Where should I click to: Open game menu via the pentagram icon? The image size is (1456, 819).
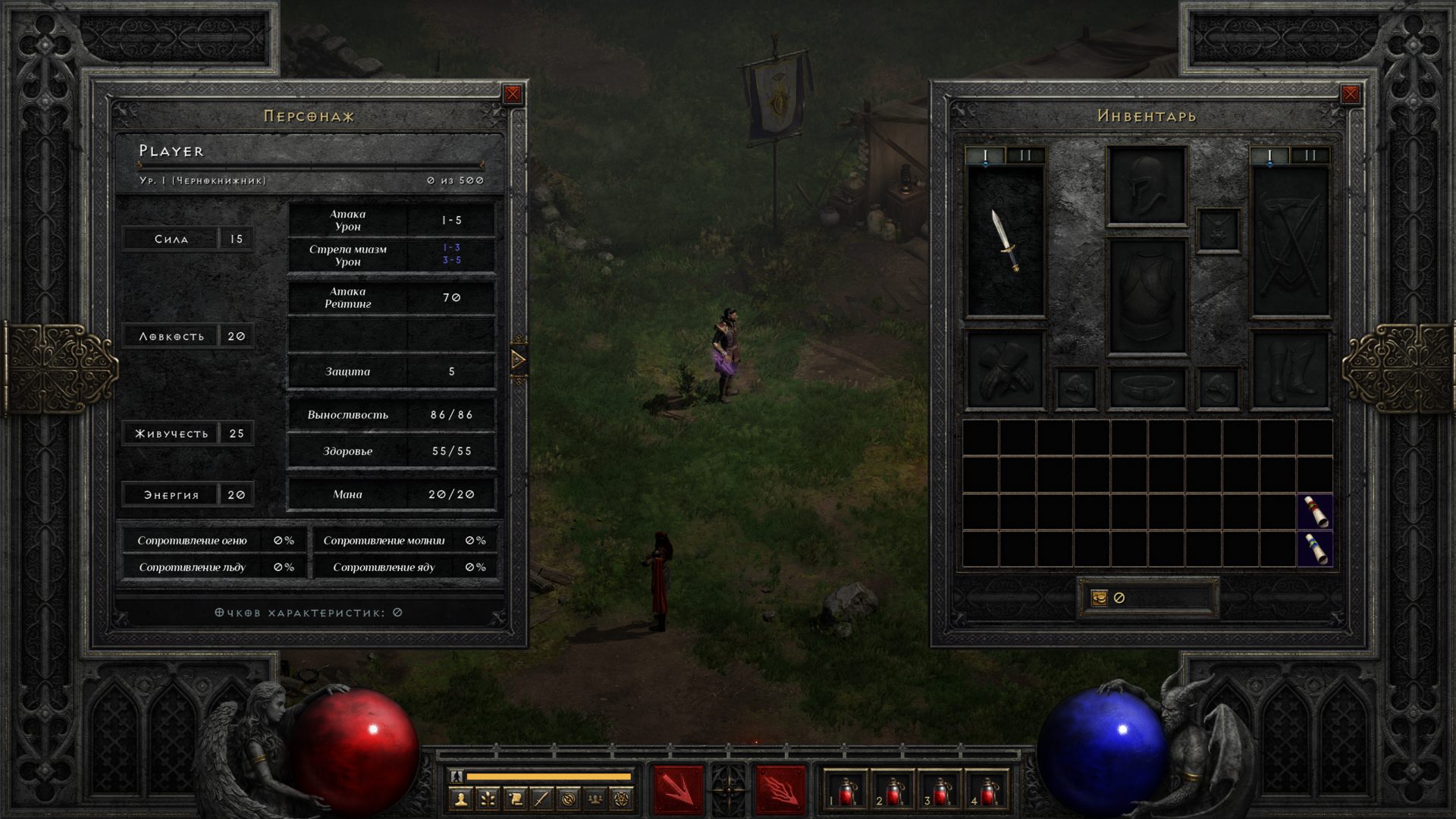pos(622,799)
